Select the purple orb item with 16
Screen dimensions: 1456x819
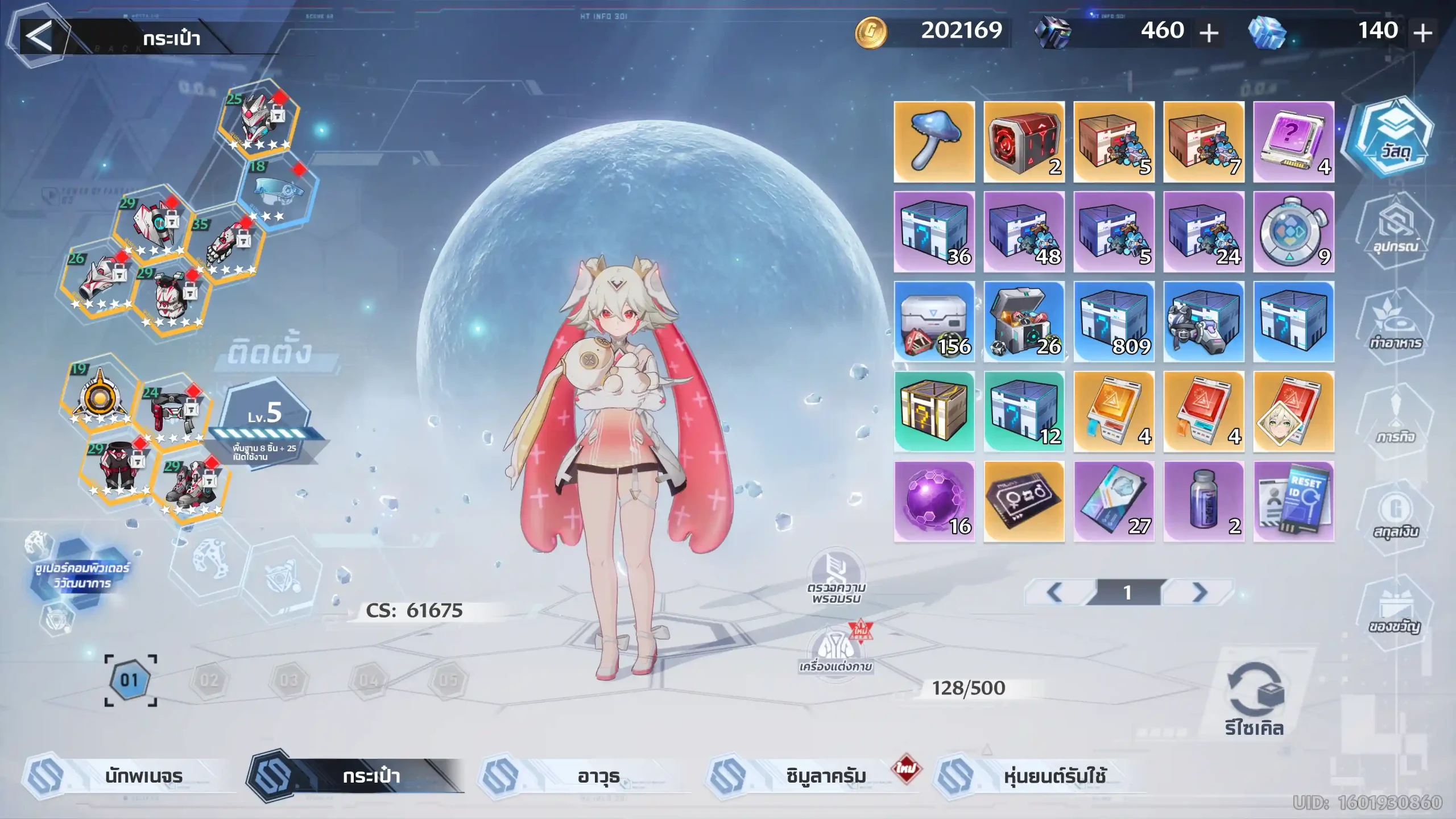tap(934, 502)
